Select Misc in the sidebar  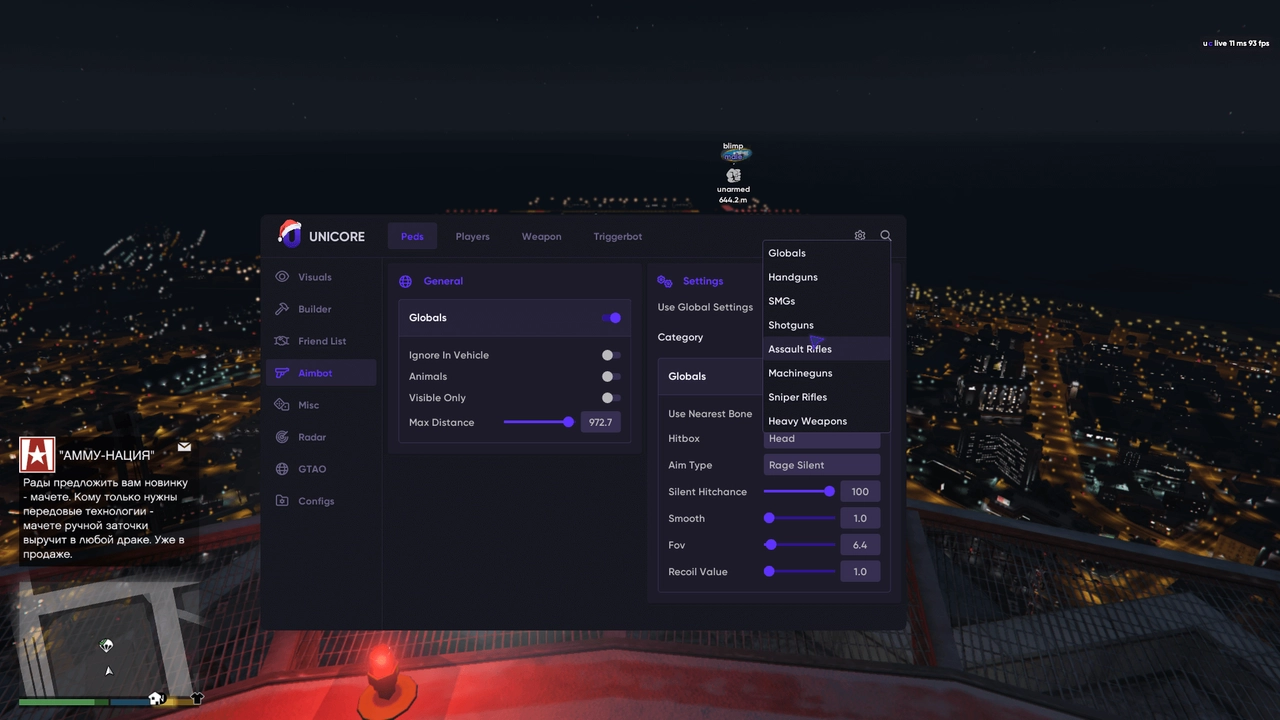pos(308,405)
